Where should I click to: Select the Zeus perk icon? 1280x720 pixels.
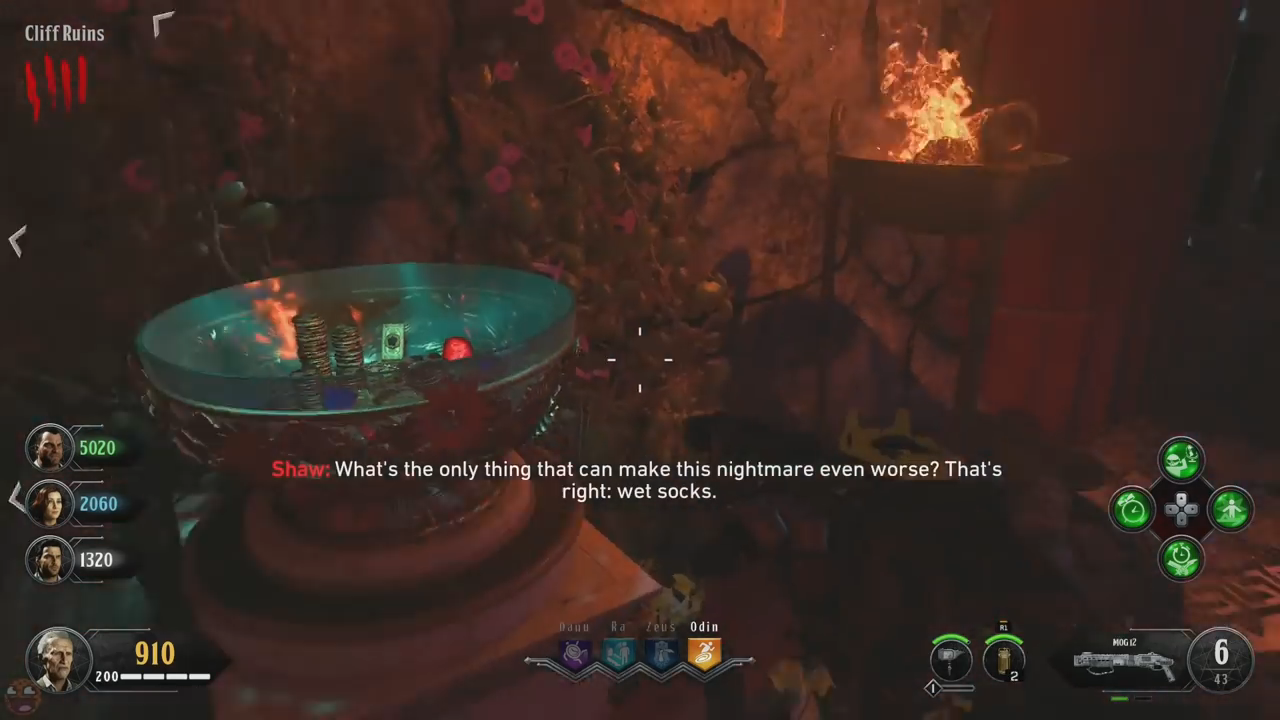(661, 654)
